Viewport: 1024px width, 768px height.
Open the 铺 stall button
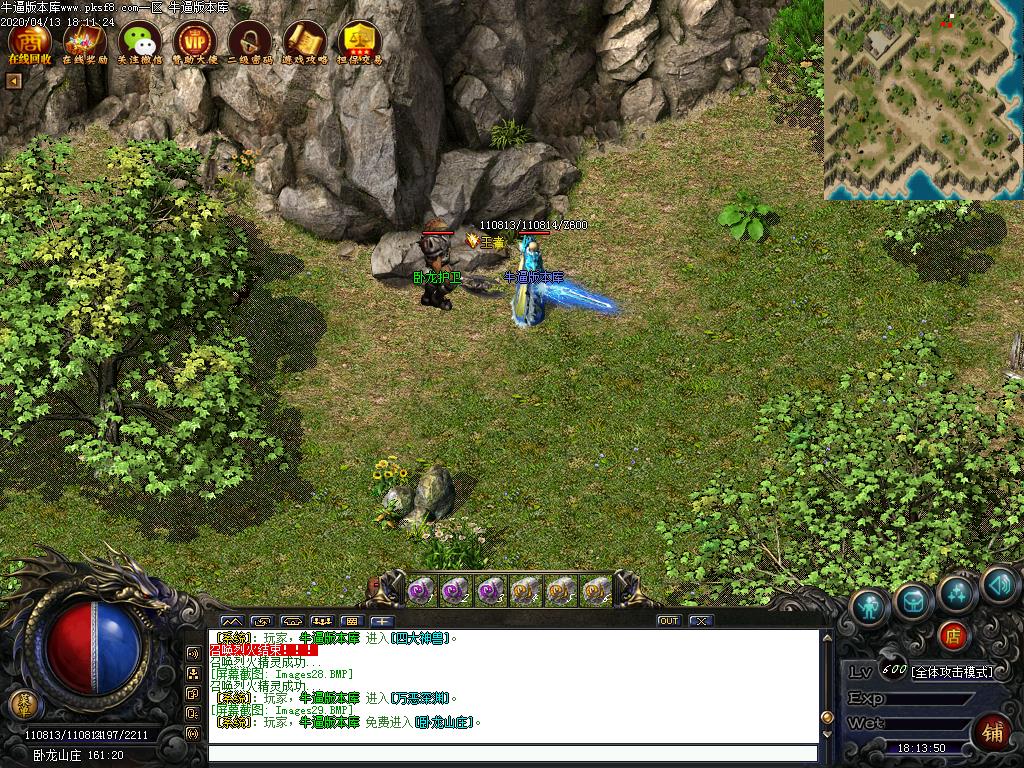click(992, 731)
